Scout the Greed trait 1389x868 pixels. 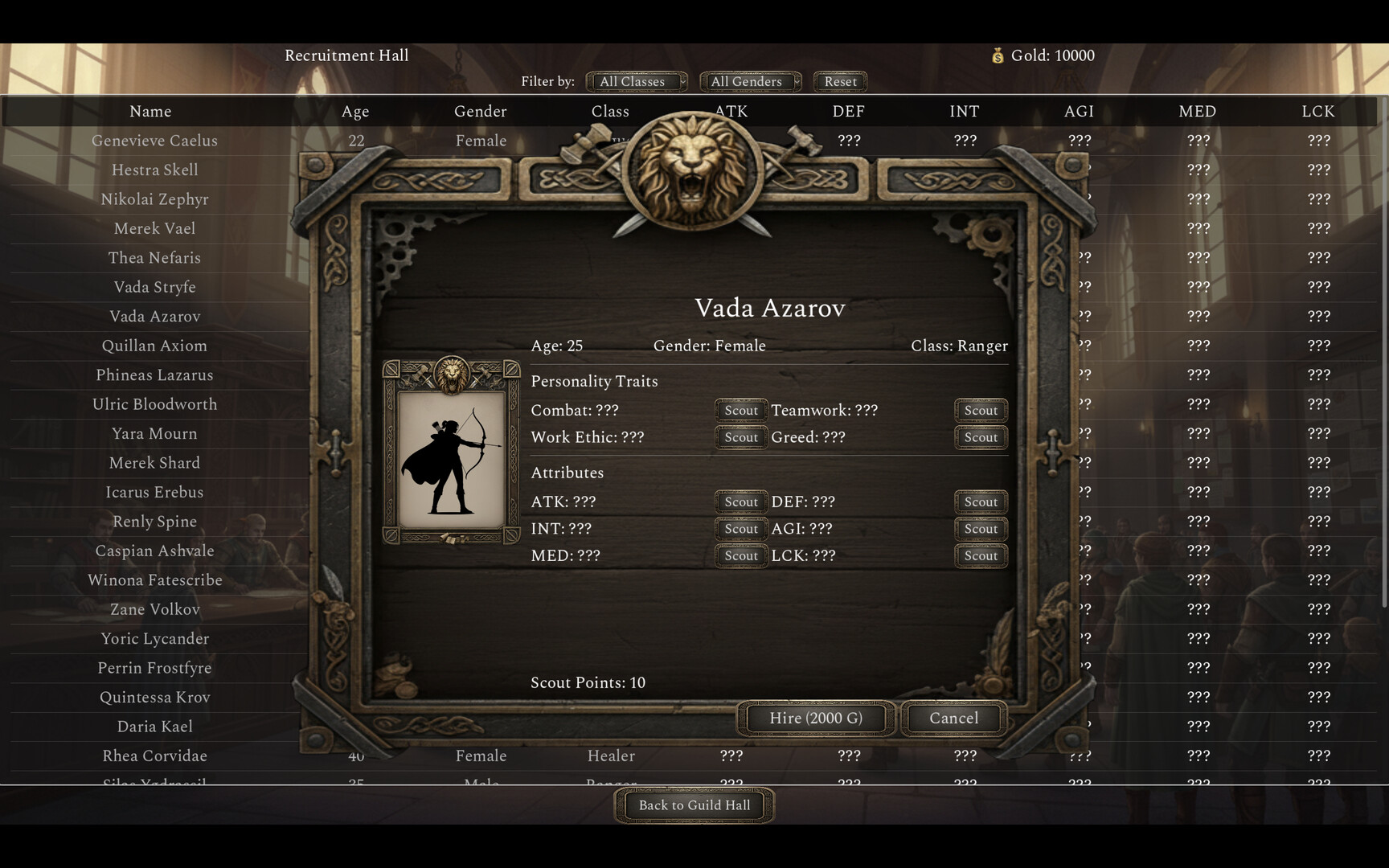pos(980,437)
